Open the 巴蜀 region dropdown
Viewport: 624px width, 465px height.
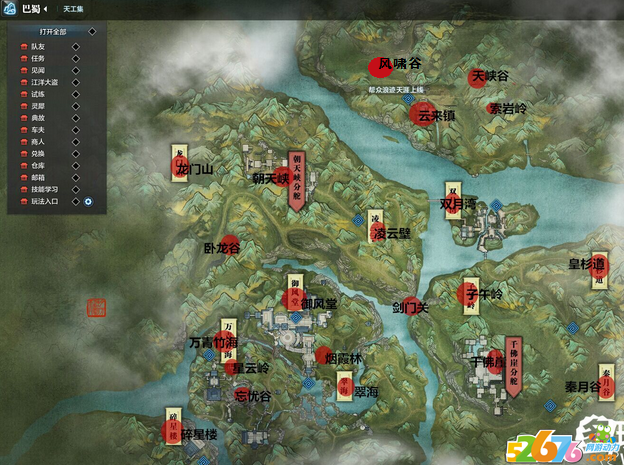tap(45, 8)
